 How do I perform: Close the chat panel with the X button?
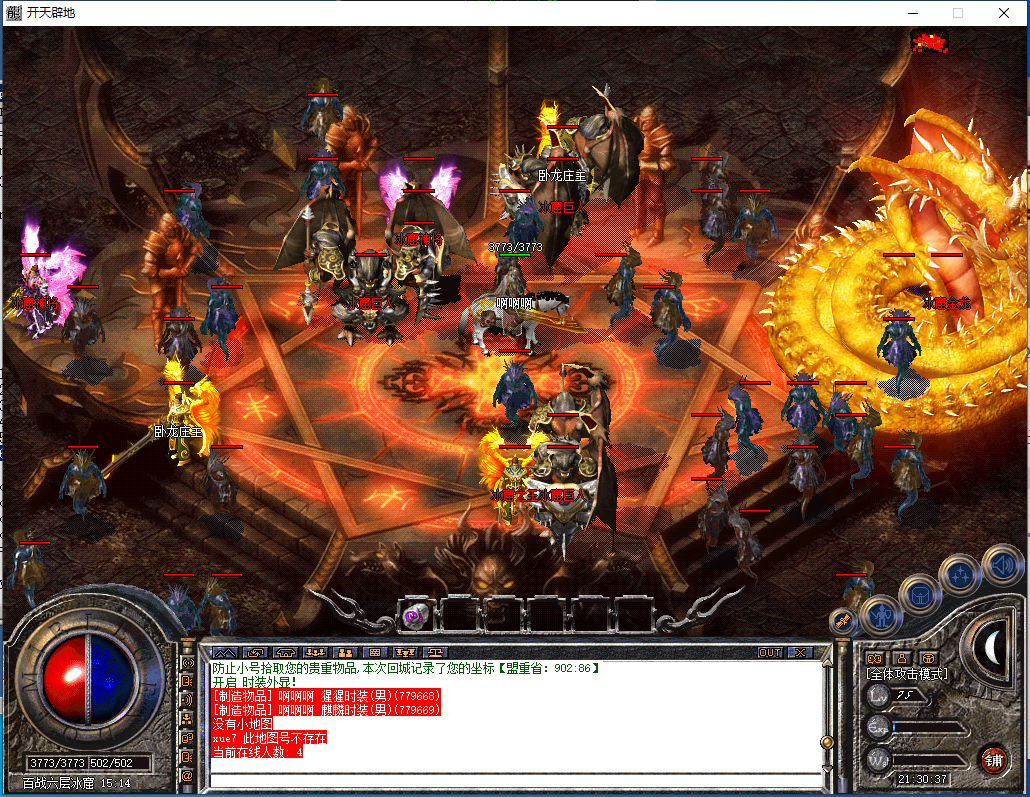(799, 652)
